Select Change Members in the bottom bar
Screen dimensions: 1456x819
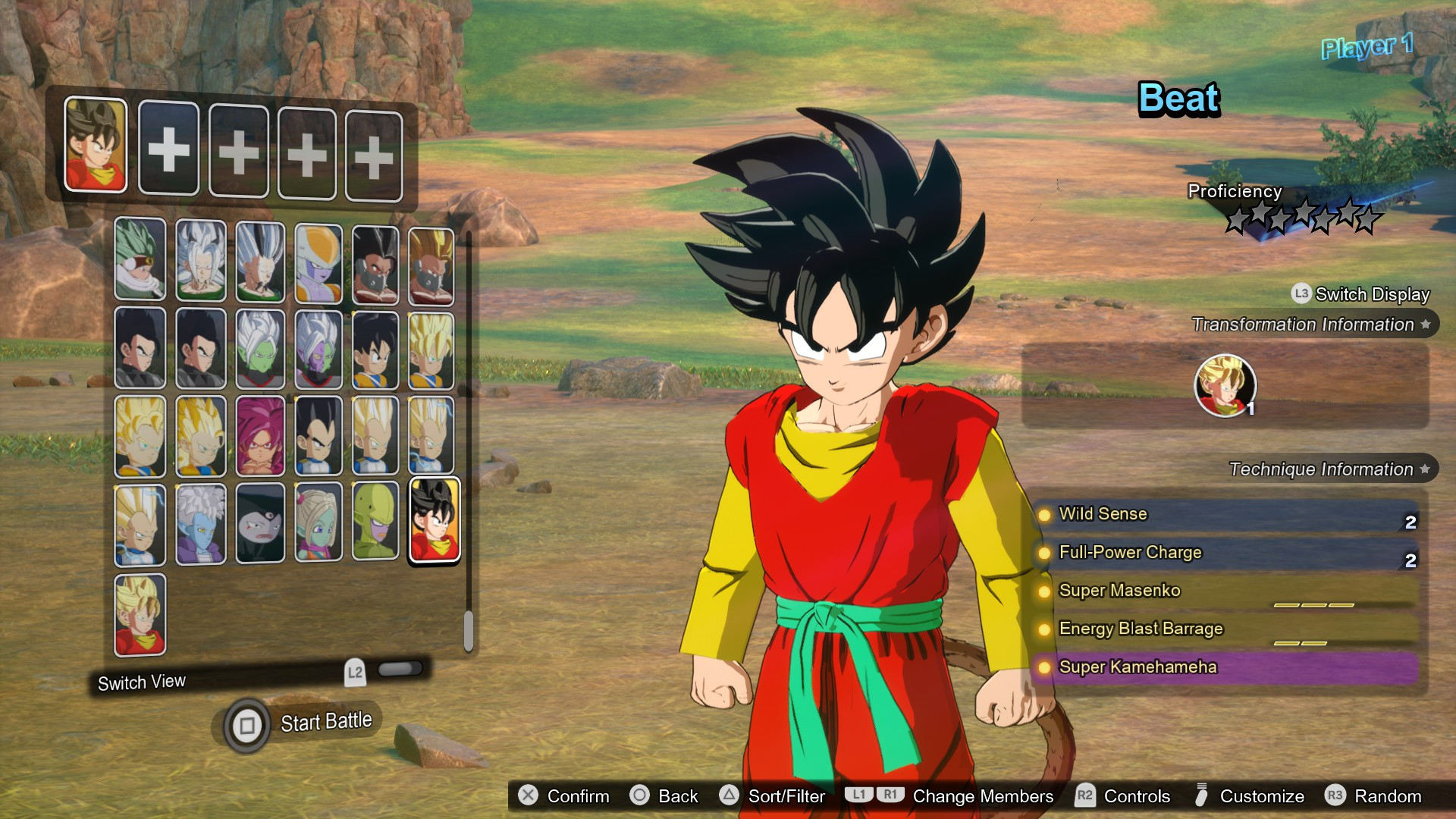[x=984, y=796]
